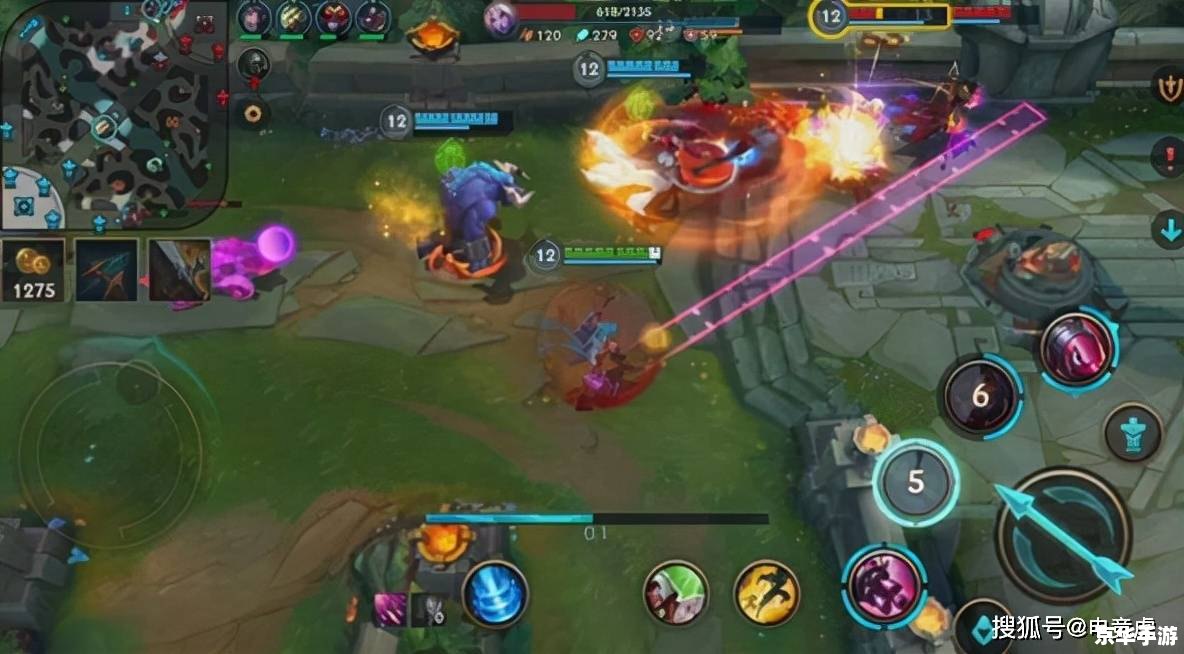Viewport: 1184px width, 654px height.
Task: Buy the recommended sword item
Action: click(179, 270)
